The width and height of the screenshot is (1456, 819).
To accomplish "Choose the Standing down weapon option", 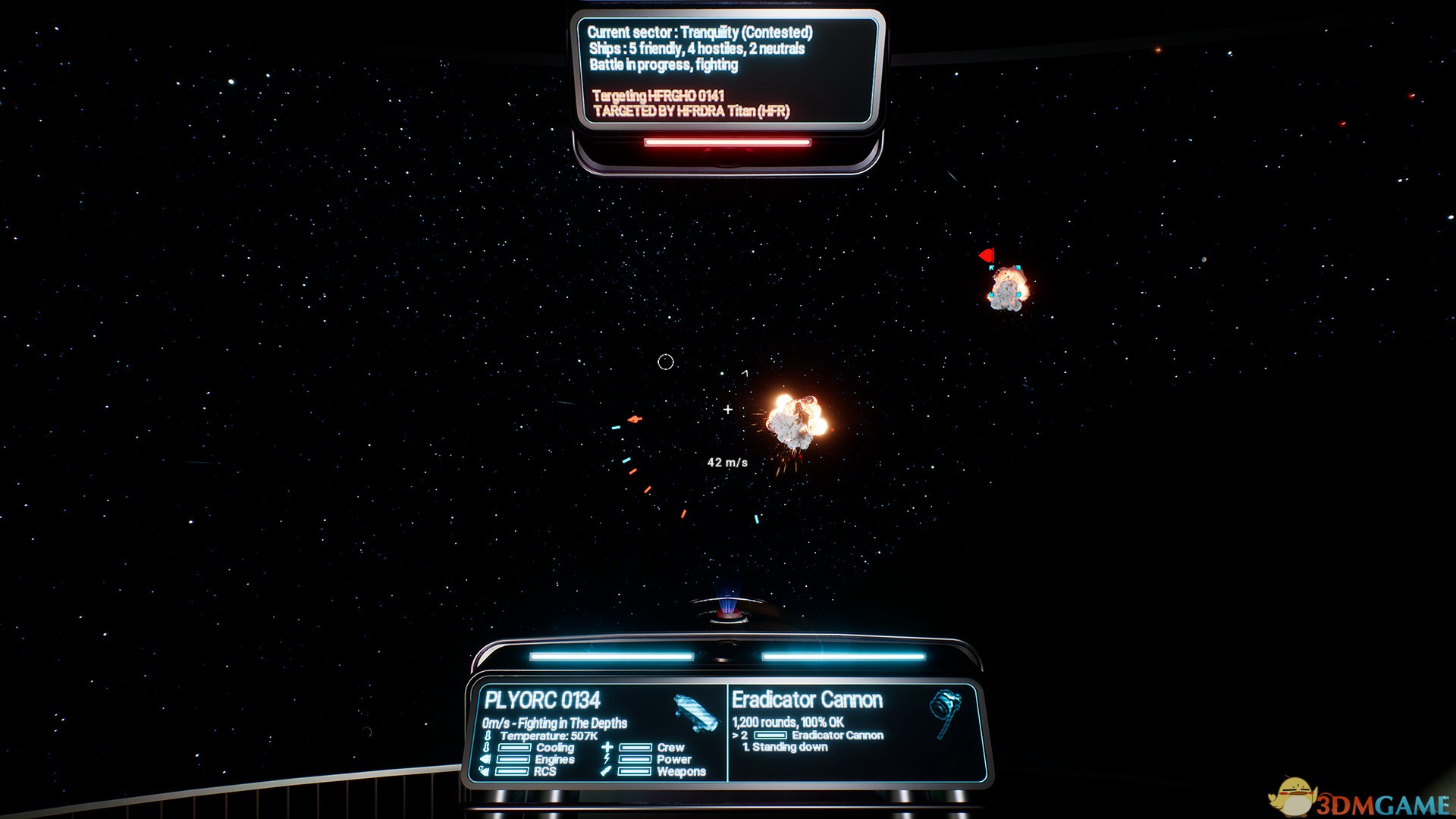I will [789, 747].
